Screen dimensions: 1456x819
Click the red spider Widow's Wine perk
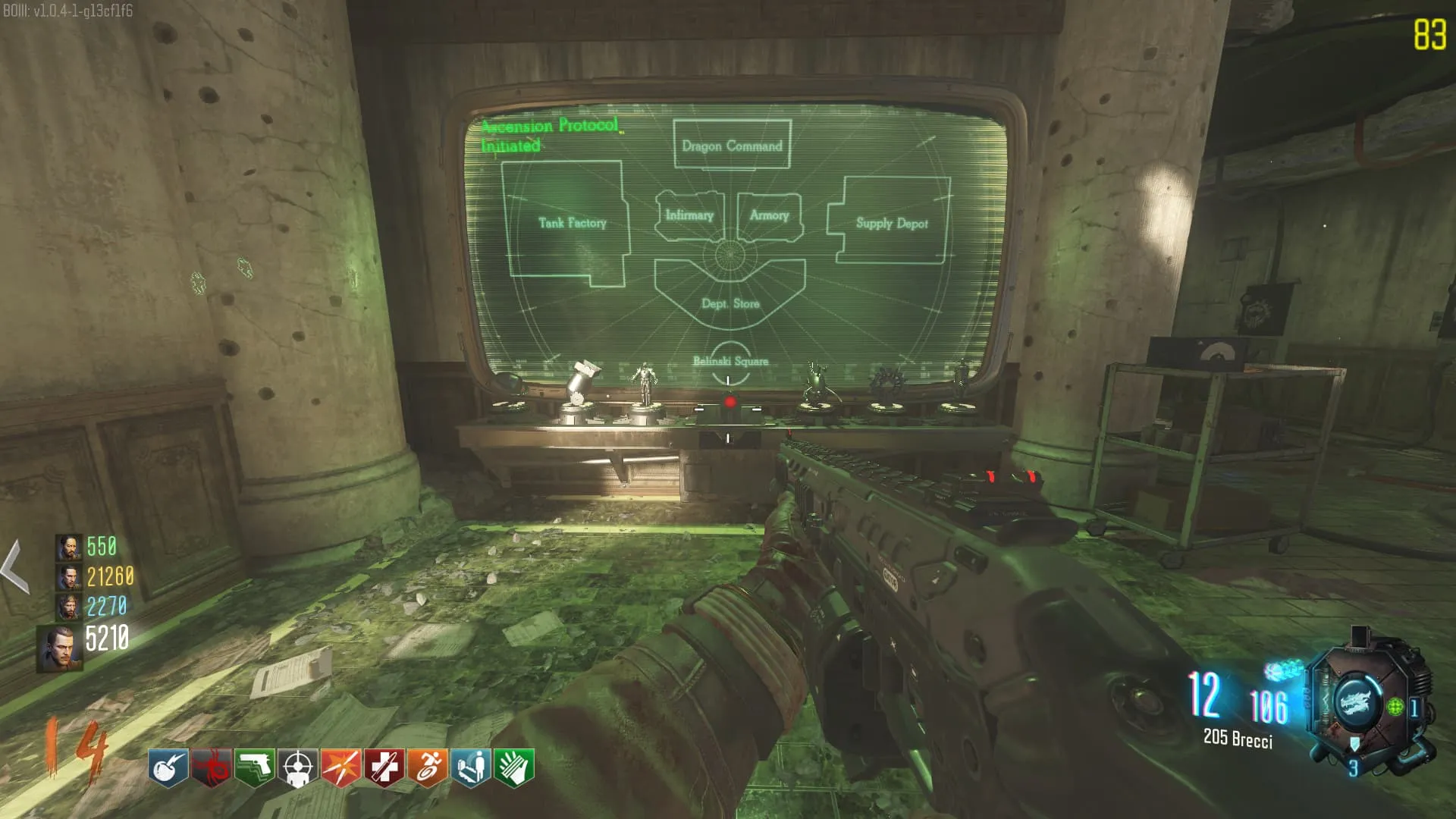tap(211, 768)
